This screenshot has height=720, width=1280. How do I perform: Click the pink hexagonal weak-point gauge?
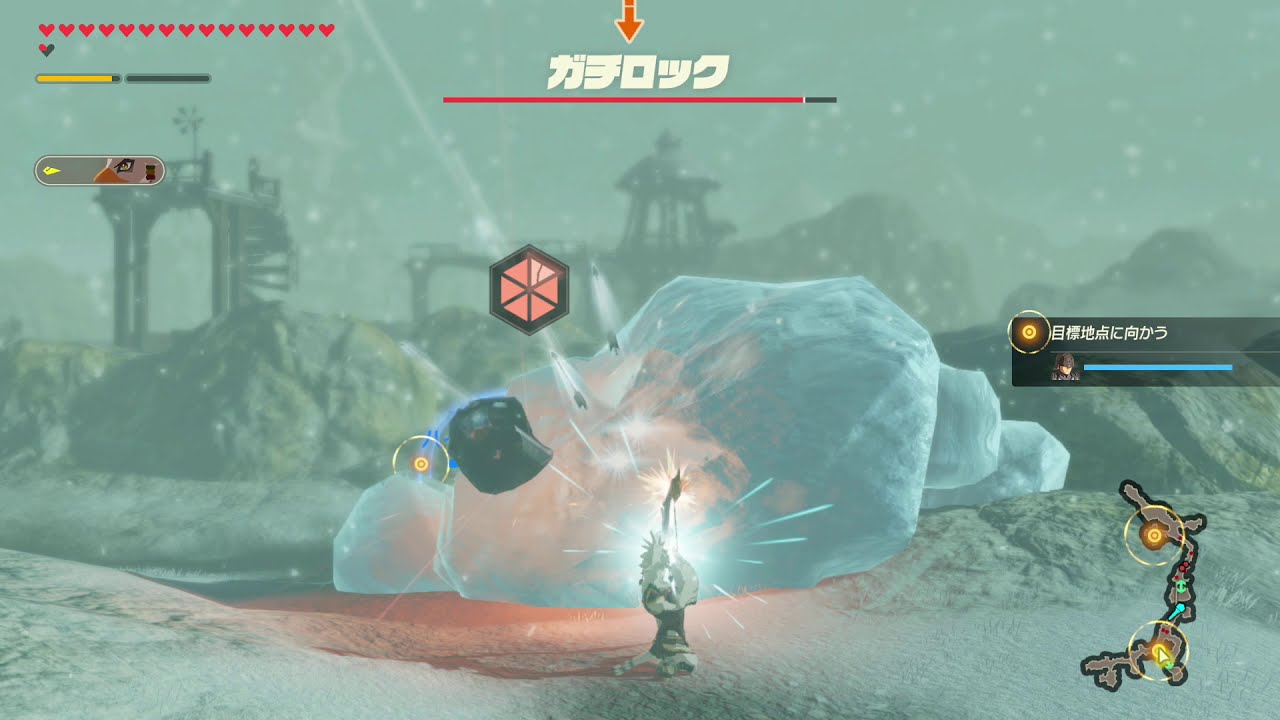click(529, 289)
